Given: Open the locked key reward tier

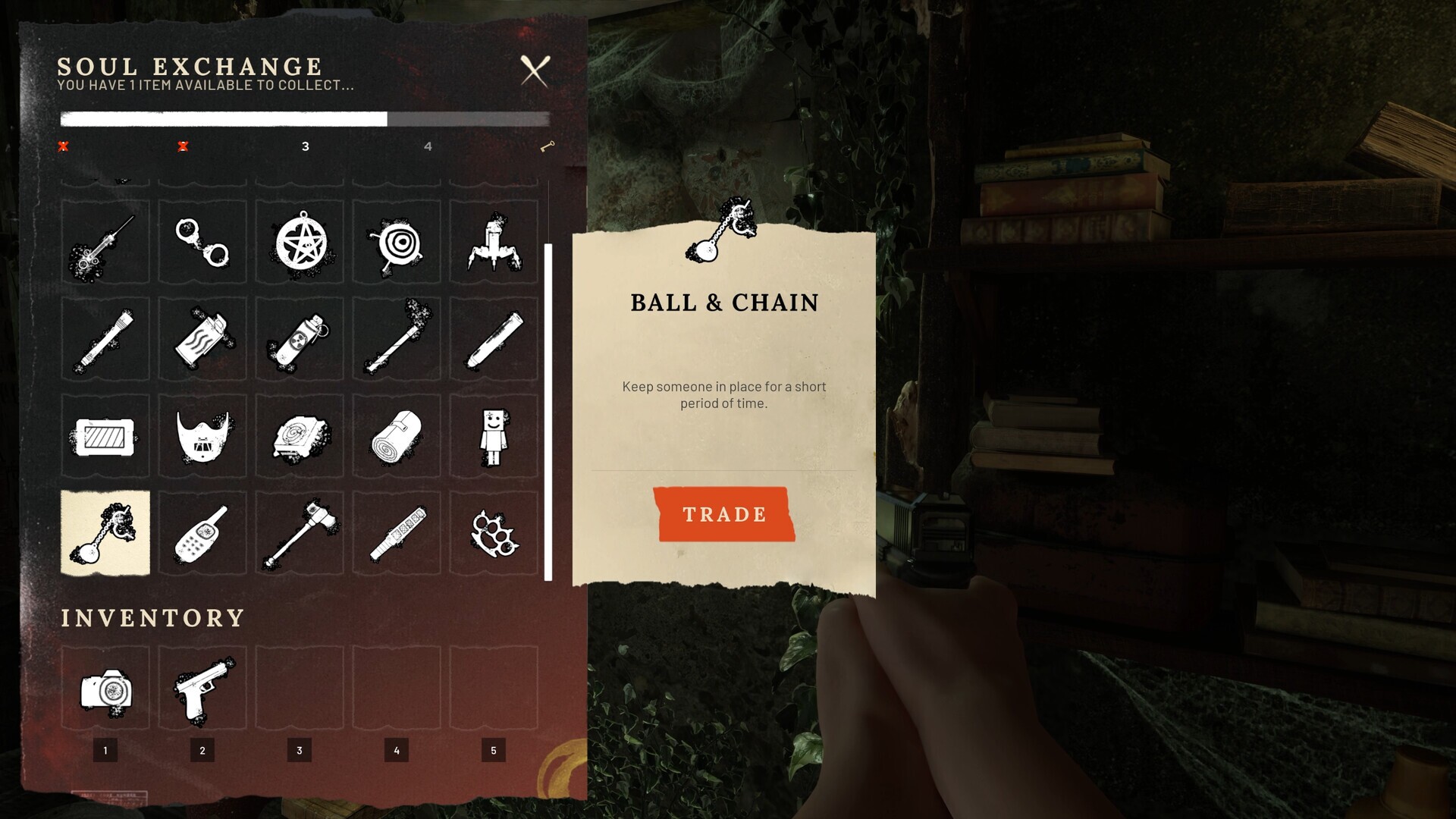Looking at the screenshot, I should [x=548, y=146].
